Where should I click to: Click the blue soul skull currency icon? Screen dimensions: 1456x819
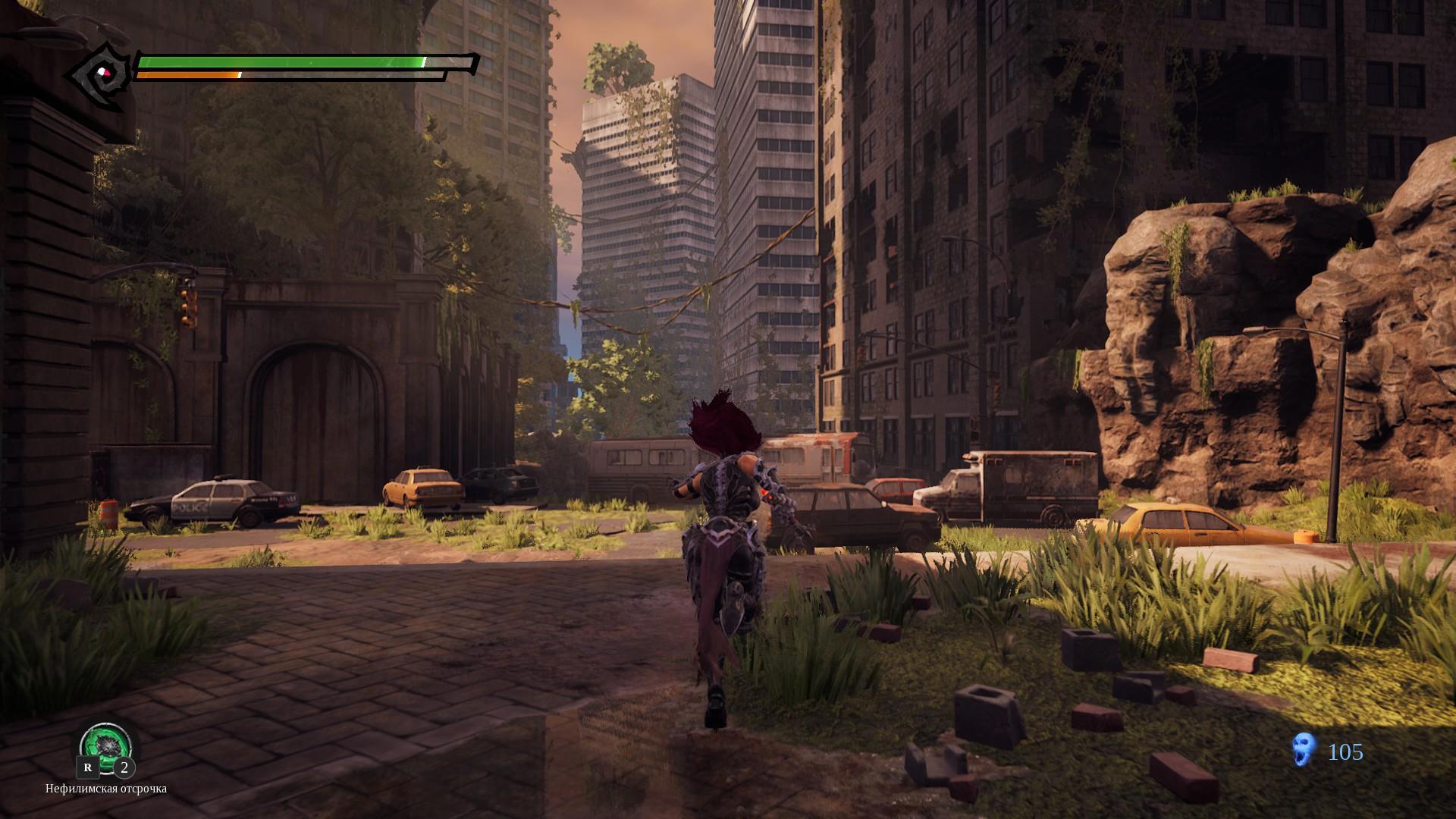point(1303,752)
